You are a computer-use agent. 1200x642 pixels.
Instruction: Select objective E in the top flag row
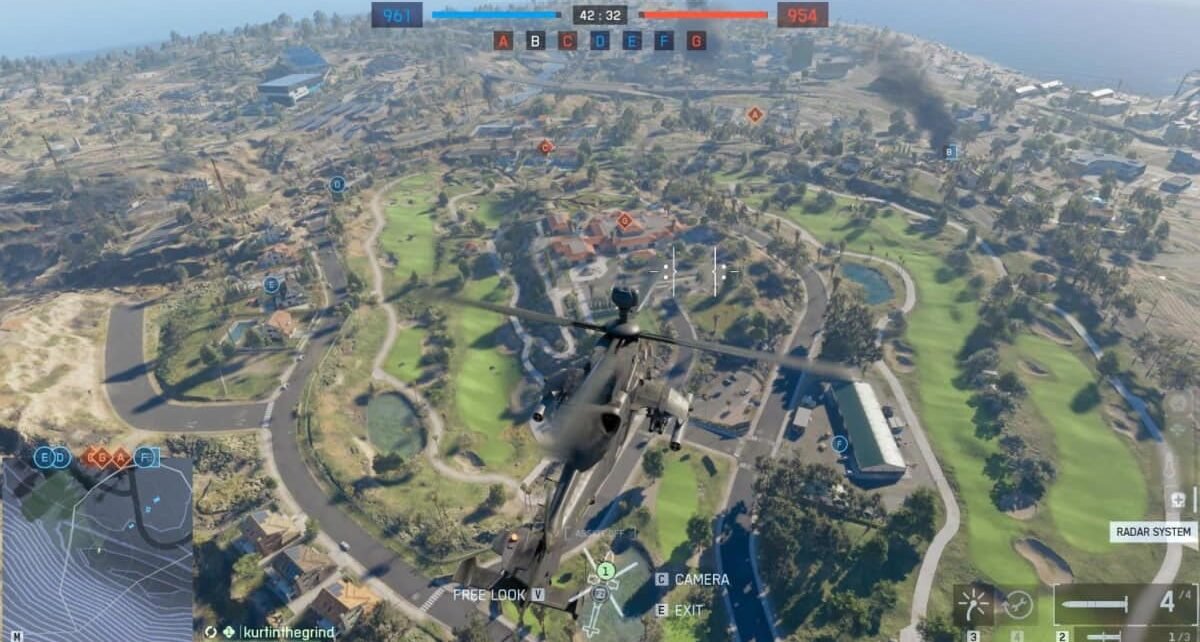(632, 41)
